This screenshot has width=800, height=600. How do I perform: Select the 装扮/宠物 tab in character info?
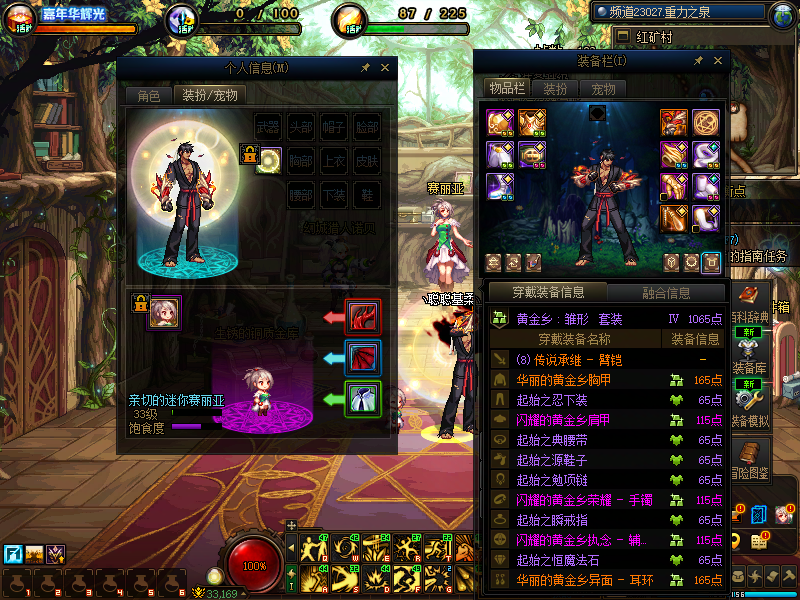pos(209,95)
